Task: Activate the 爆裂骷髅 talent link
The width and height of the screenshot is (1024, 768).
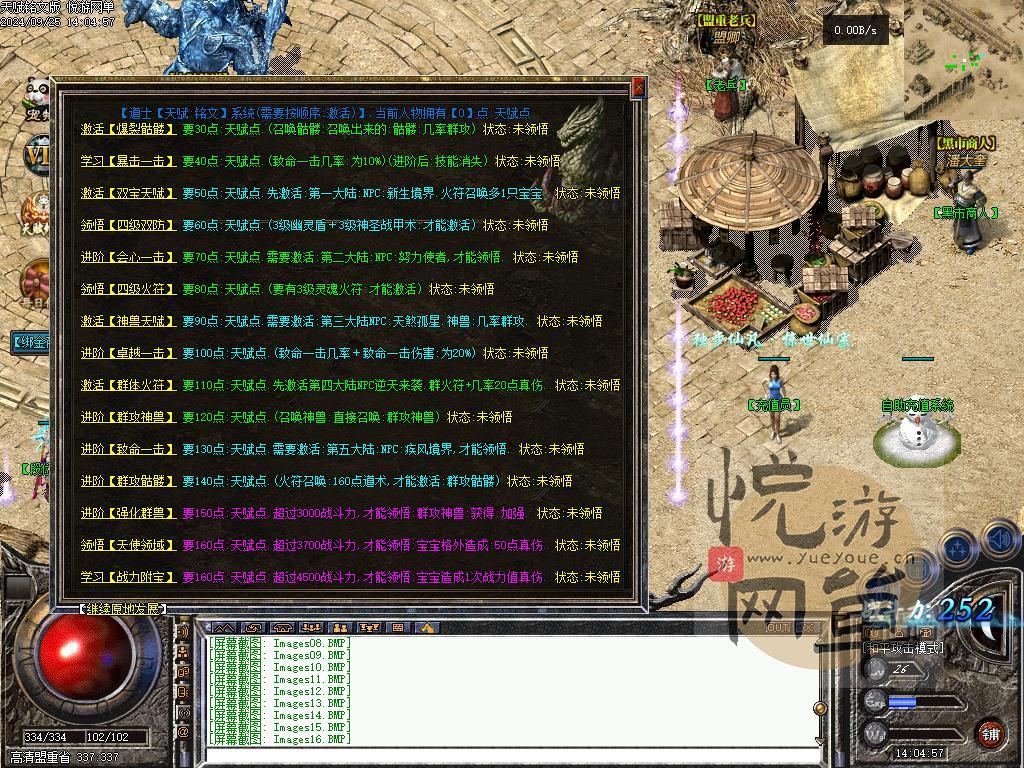Action: point(128,129)
